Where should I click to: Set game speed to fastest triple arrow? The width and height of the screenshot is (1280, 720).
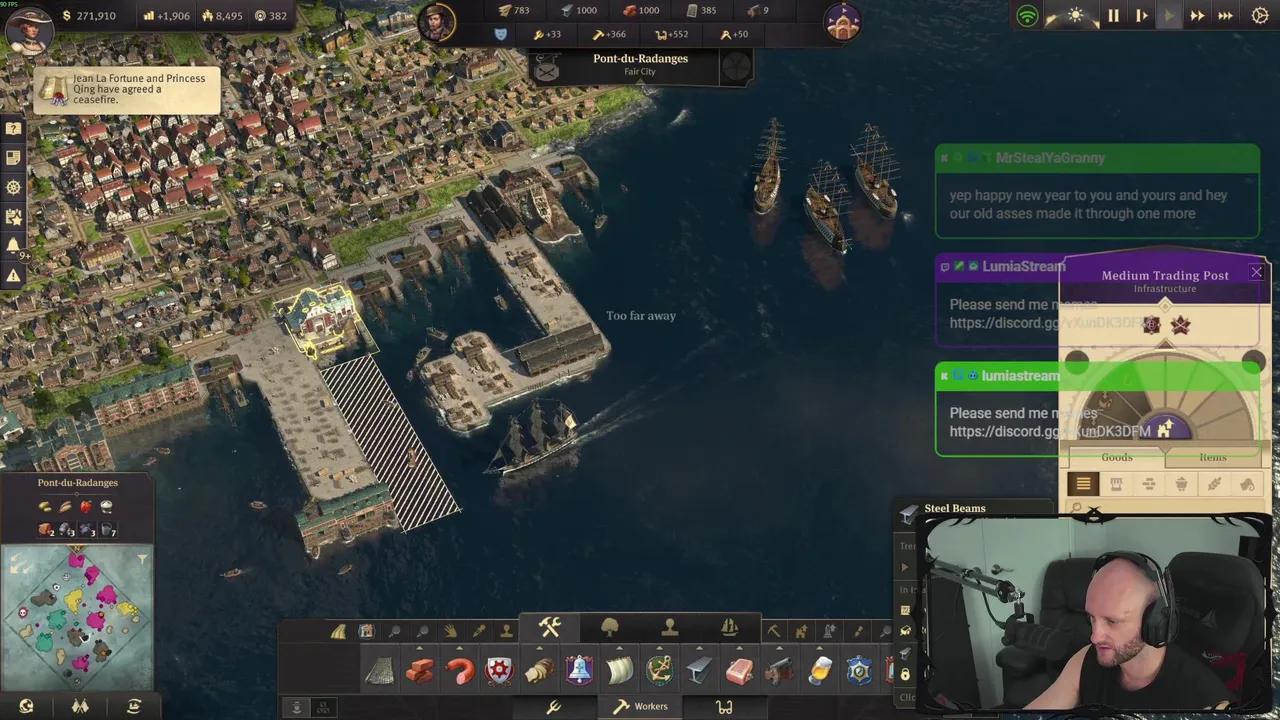(x=1225, y=16)
